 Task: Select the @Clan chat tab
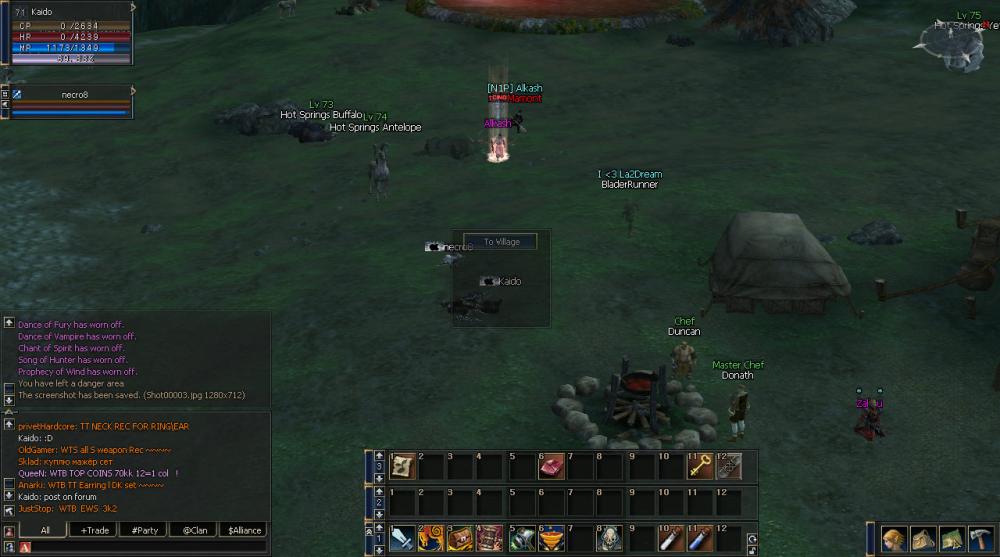pos(194,530)
